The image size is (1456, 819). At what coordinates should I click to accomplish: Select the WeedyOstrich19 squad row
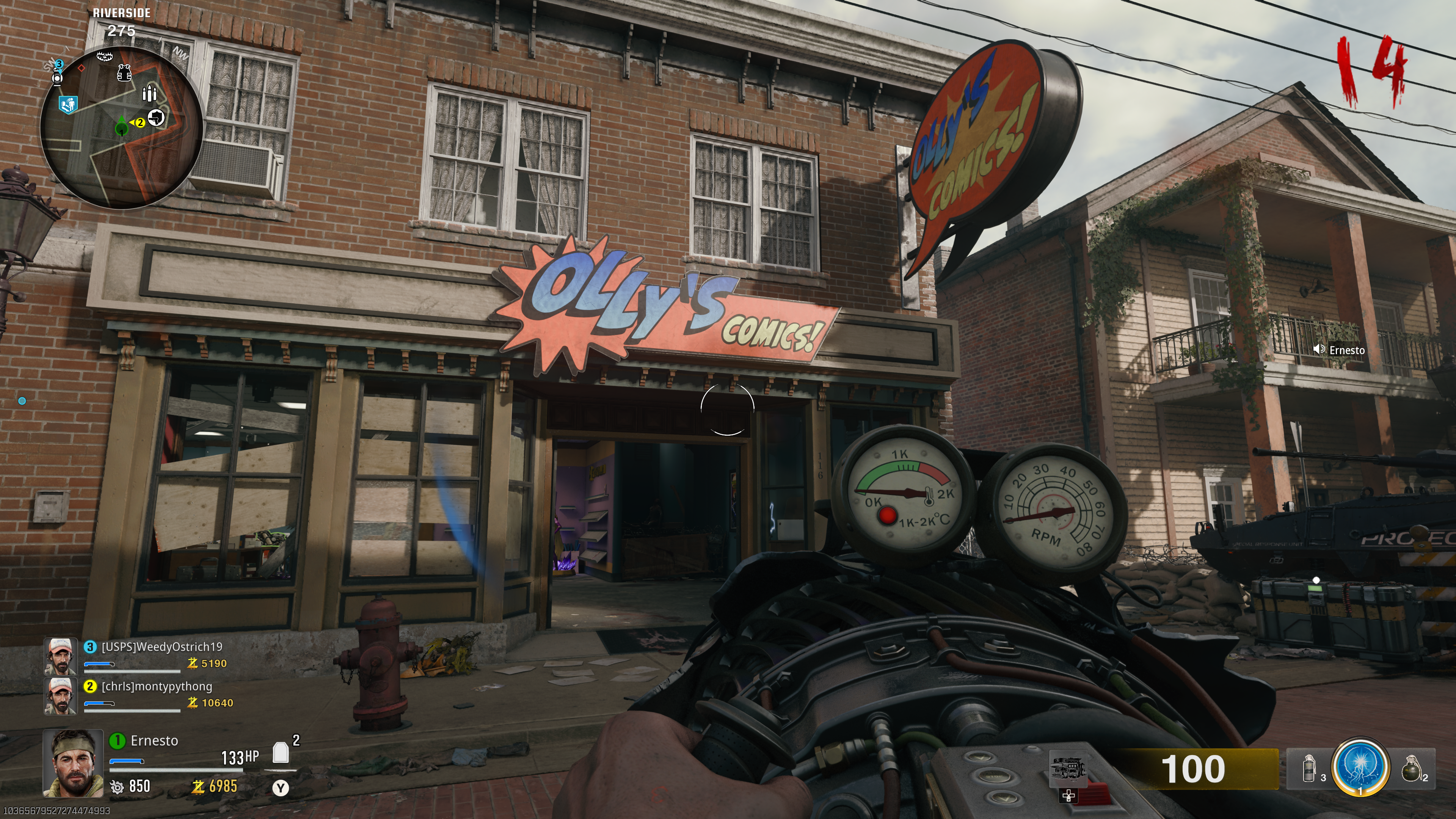pyautogui.click(x=141, y=656)
